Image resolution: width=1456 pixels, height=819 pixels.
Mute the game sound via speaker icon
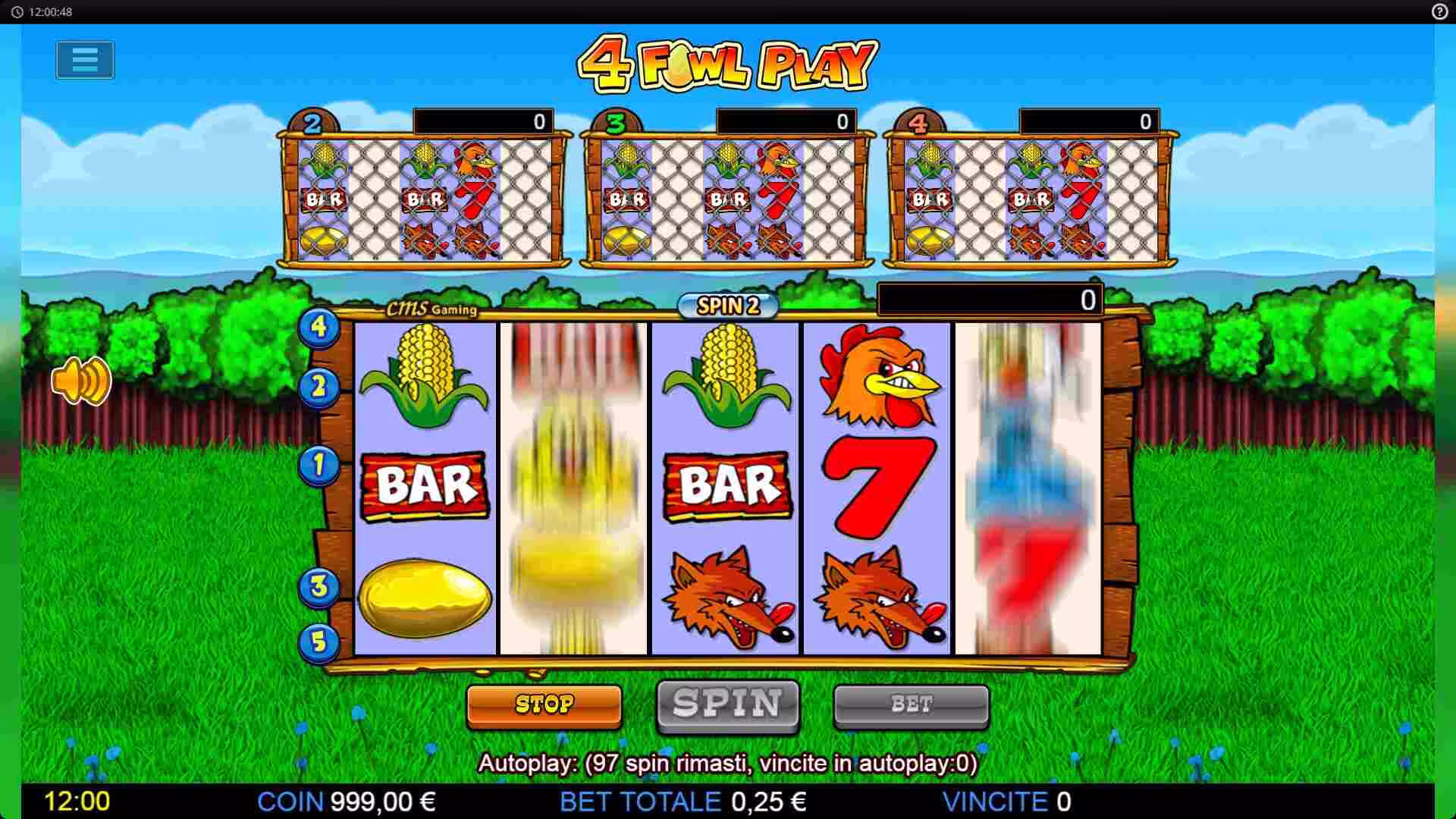[81, 379]
